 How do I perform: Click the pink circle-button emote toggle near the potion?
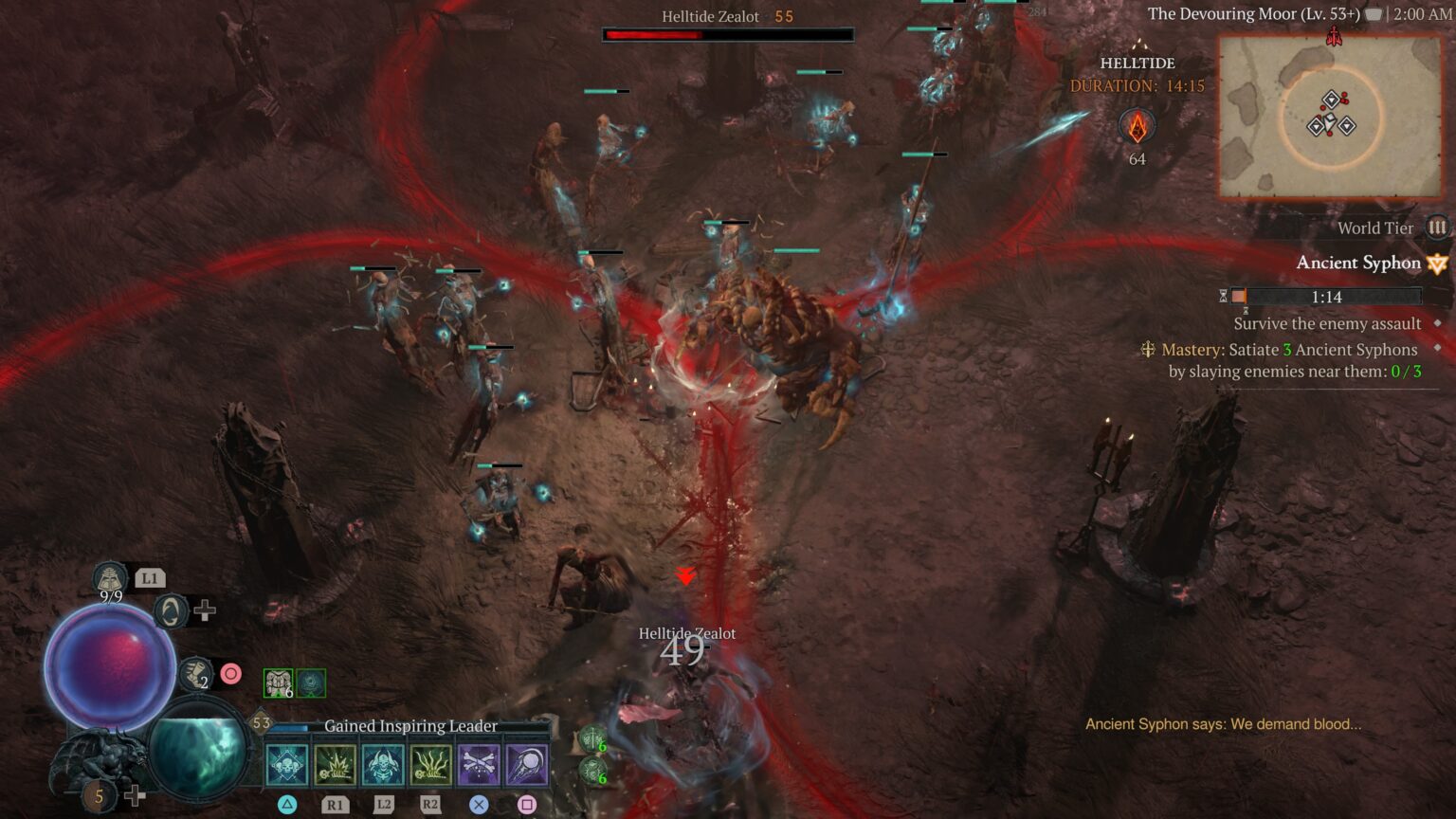231,672
